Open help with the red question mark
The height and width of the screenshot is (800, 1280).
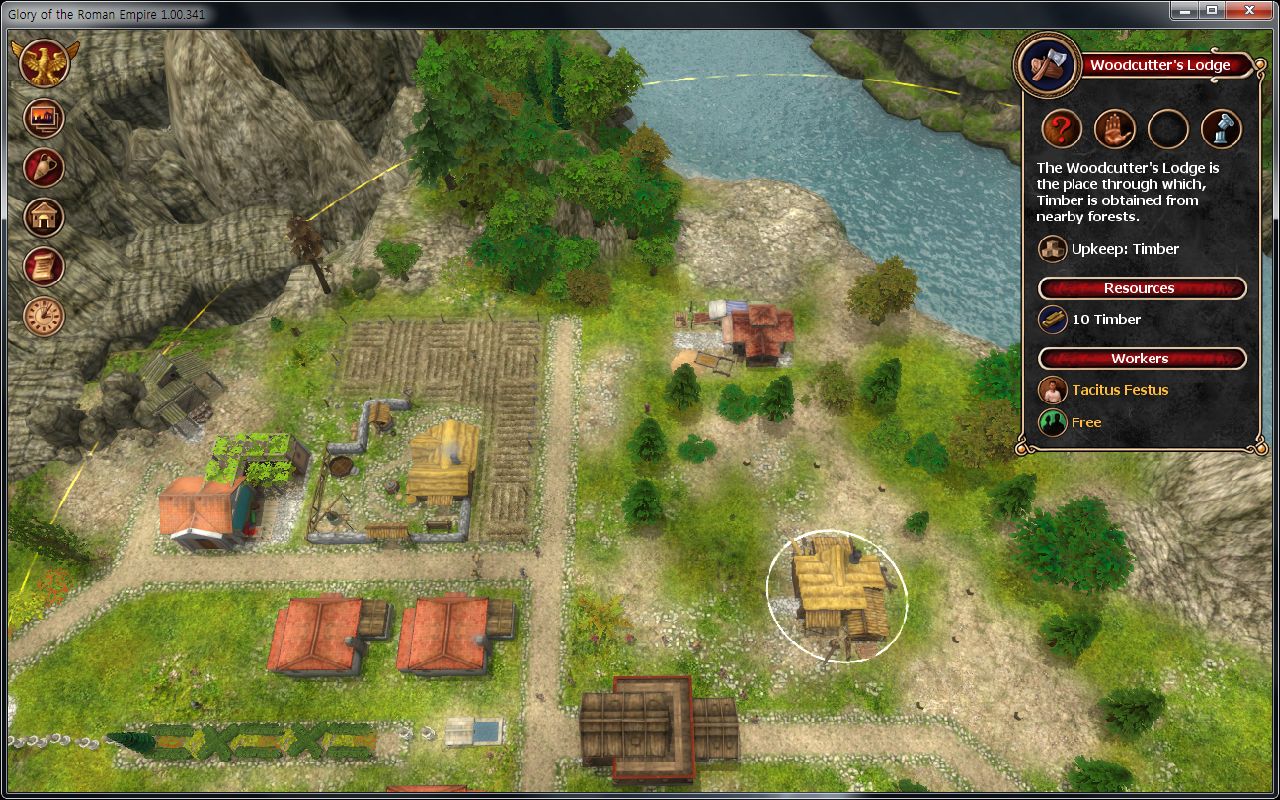point(1062,129)
